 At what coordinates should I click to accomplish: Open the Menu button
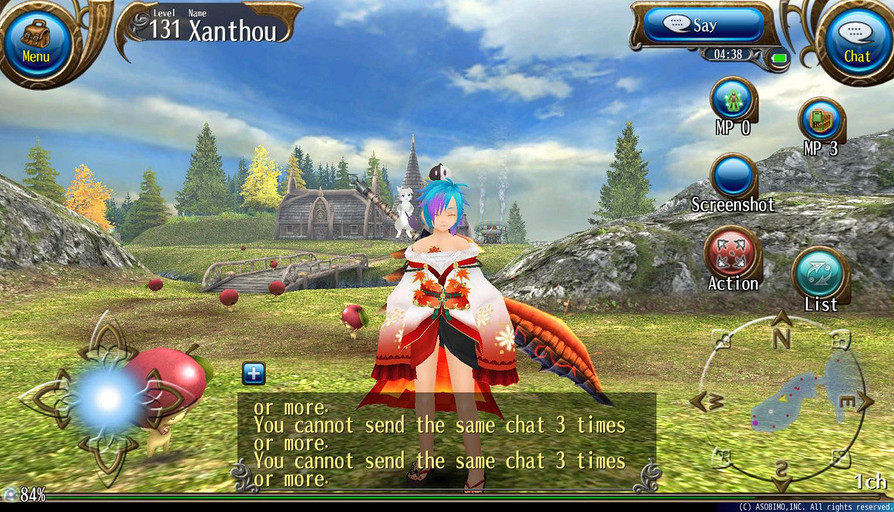(x=36, y=42)
